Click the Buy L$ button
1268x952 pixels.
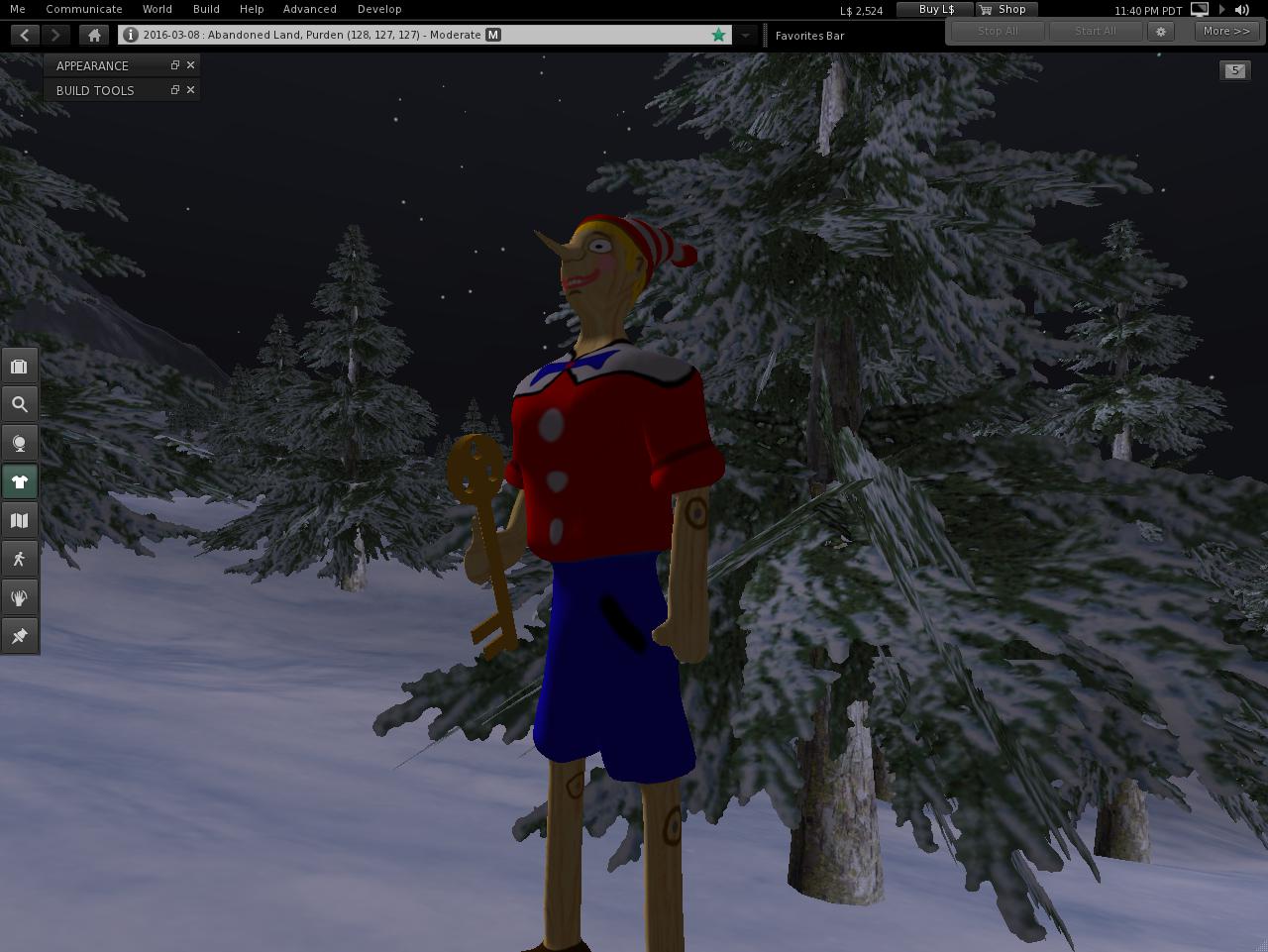tap(935, 9)
